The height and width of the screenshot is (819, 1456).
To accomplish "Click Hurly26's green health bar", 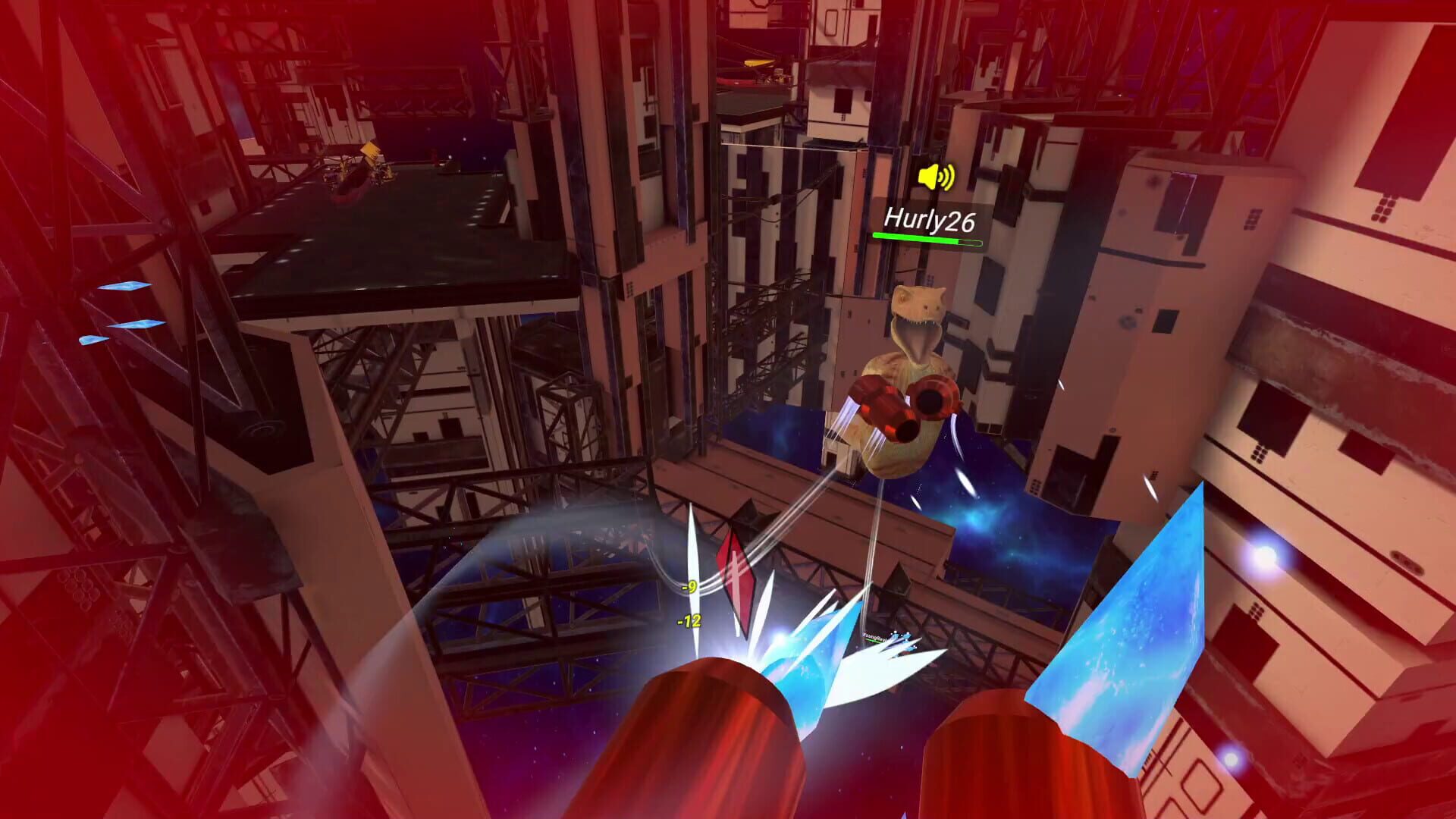I will (925, 239).
